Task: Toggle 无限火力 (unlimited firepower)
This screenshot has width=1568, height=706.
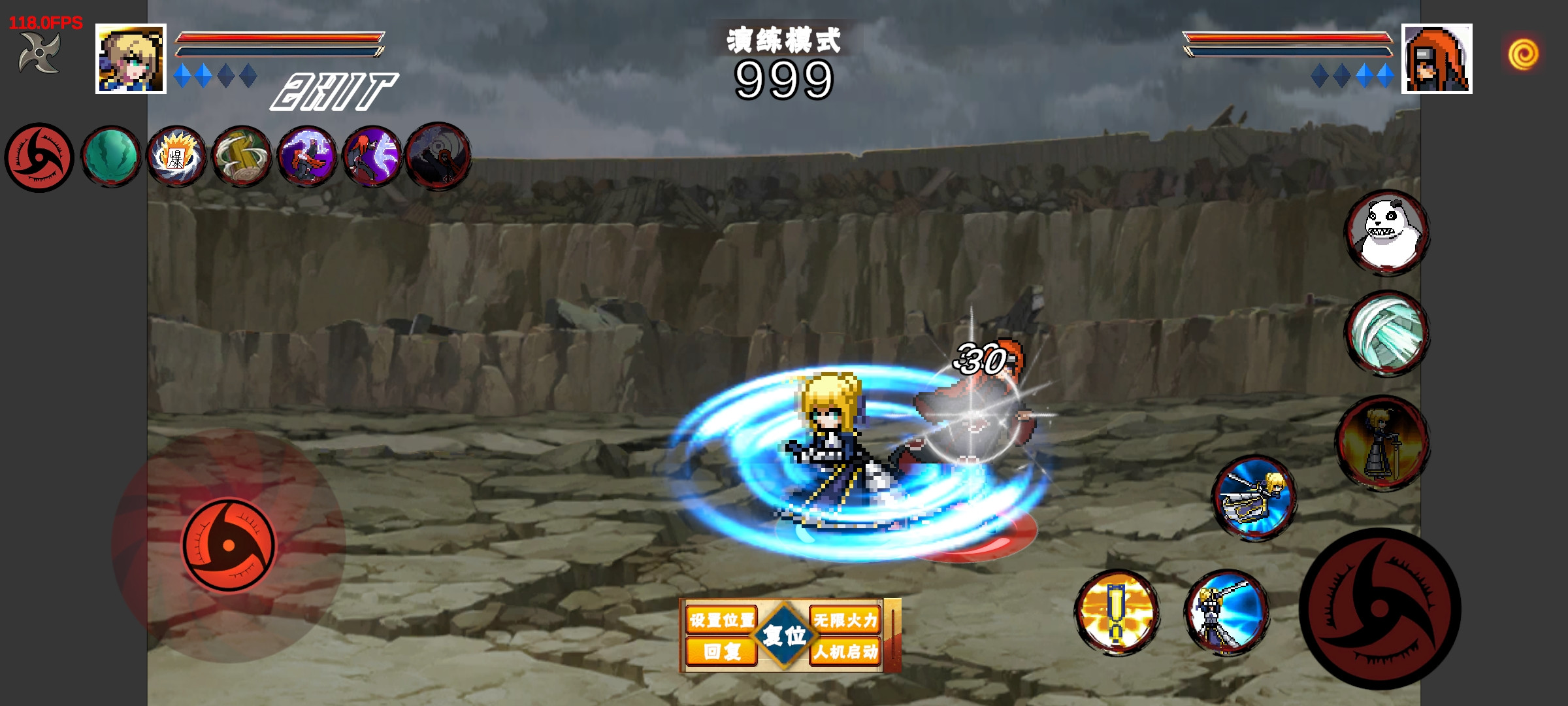Action: [845, 619]
